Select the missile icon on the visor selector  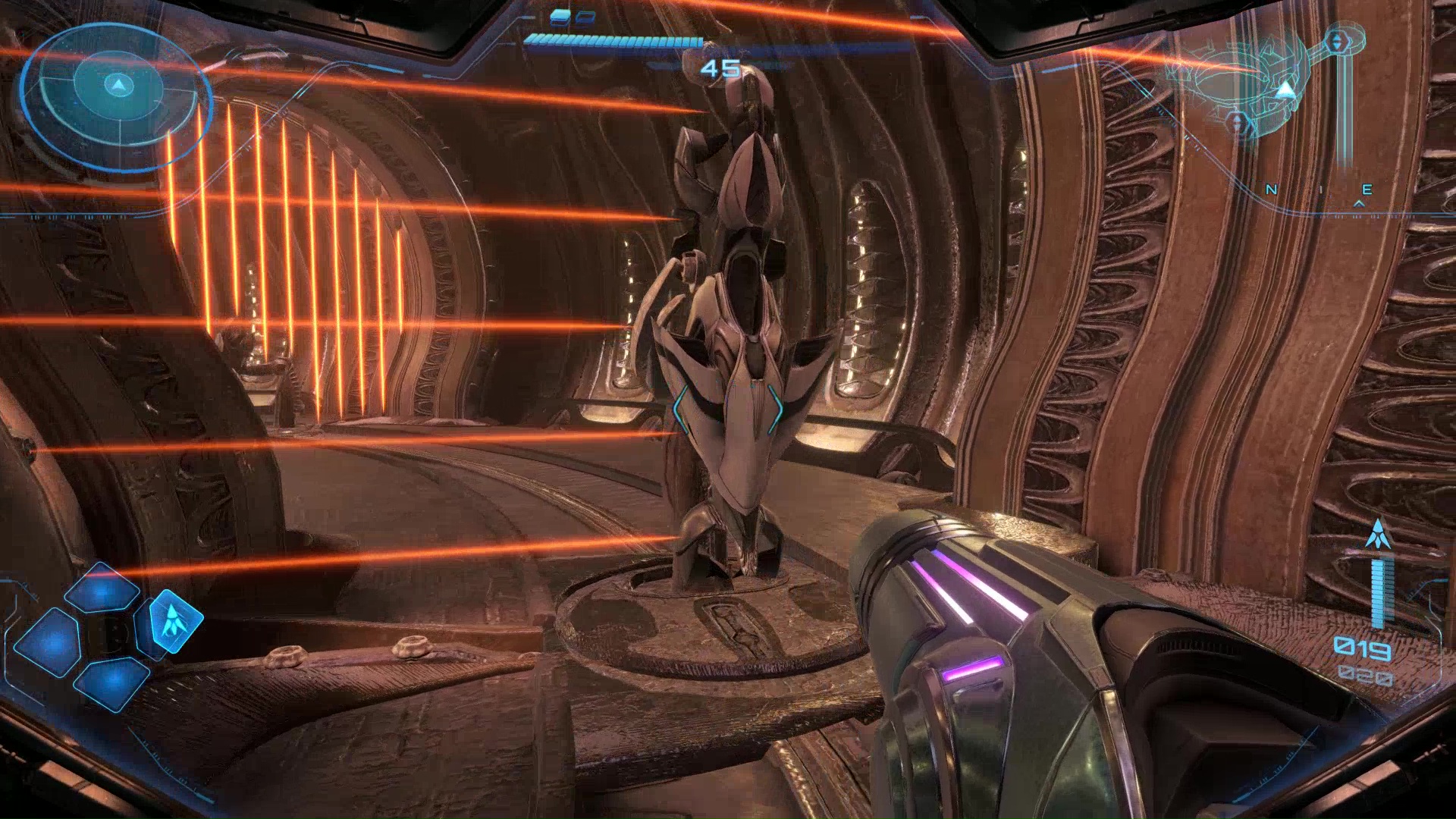point(174,621)
